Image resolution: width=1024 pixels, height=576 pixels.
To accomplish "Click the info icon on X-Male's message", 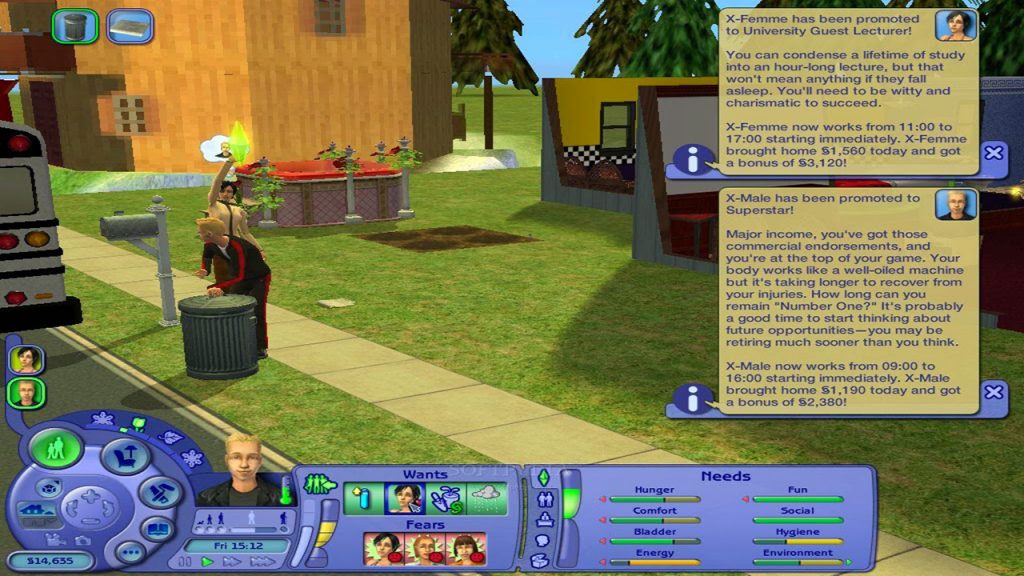I will 691,398.
